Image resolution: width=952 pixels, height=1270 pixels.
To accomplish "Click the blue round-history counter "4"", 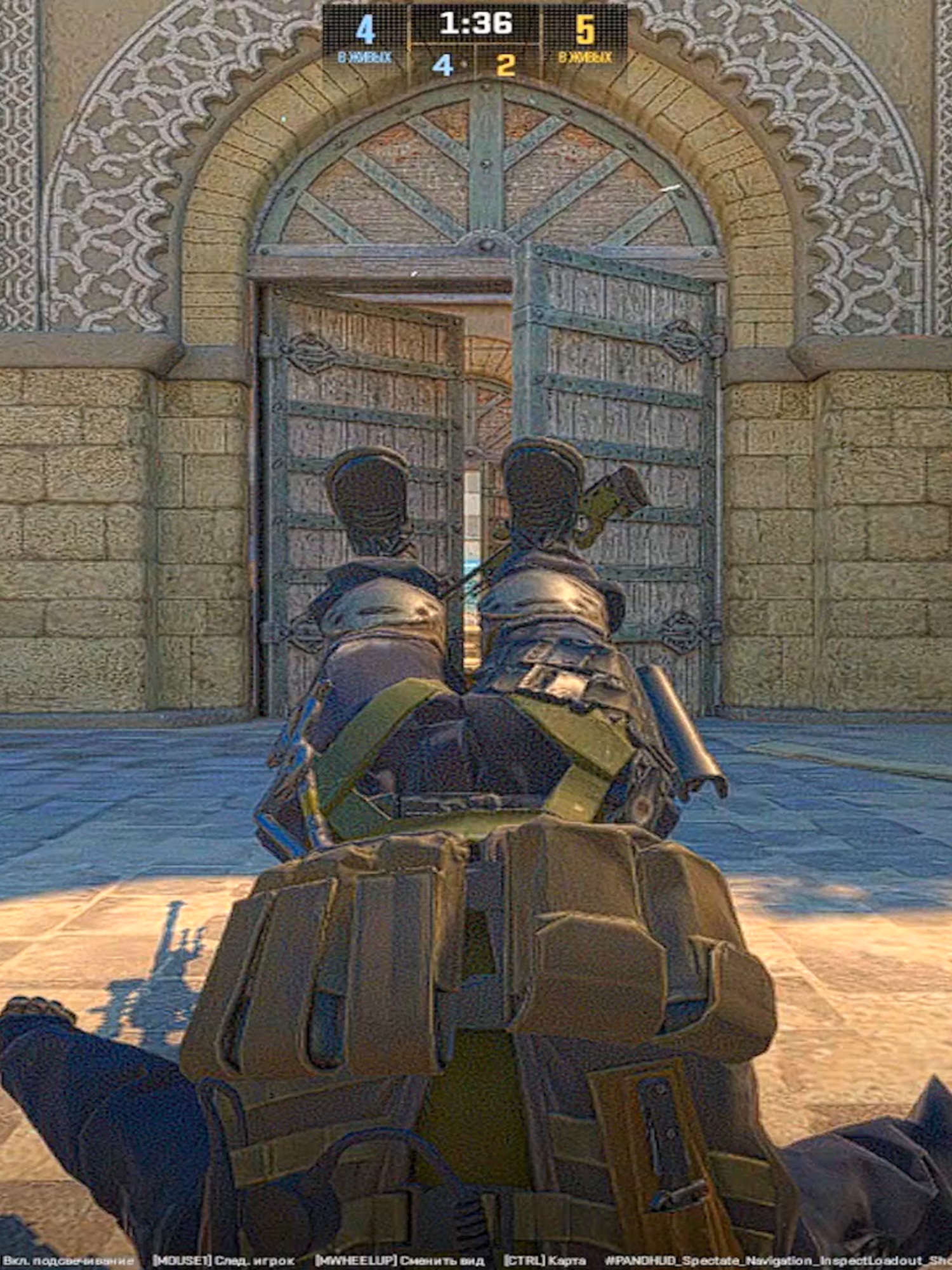I will tap(444, 63).
